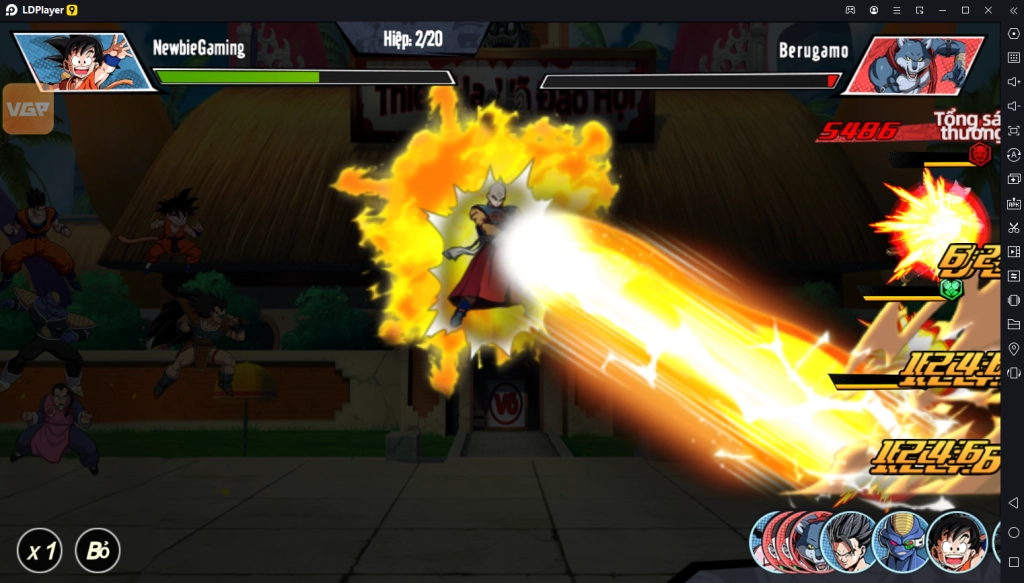The image size is (1024, 583).
Task: Select the blue armored alien turn portrait
Action: pos(901,543)
